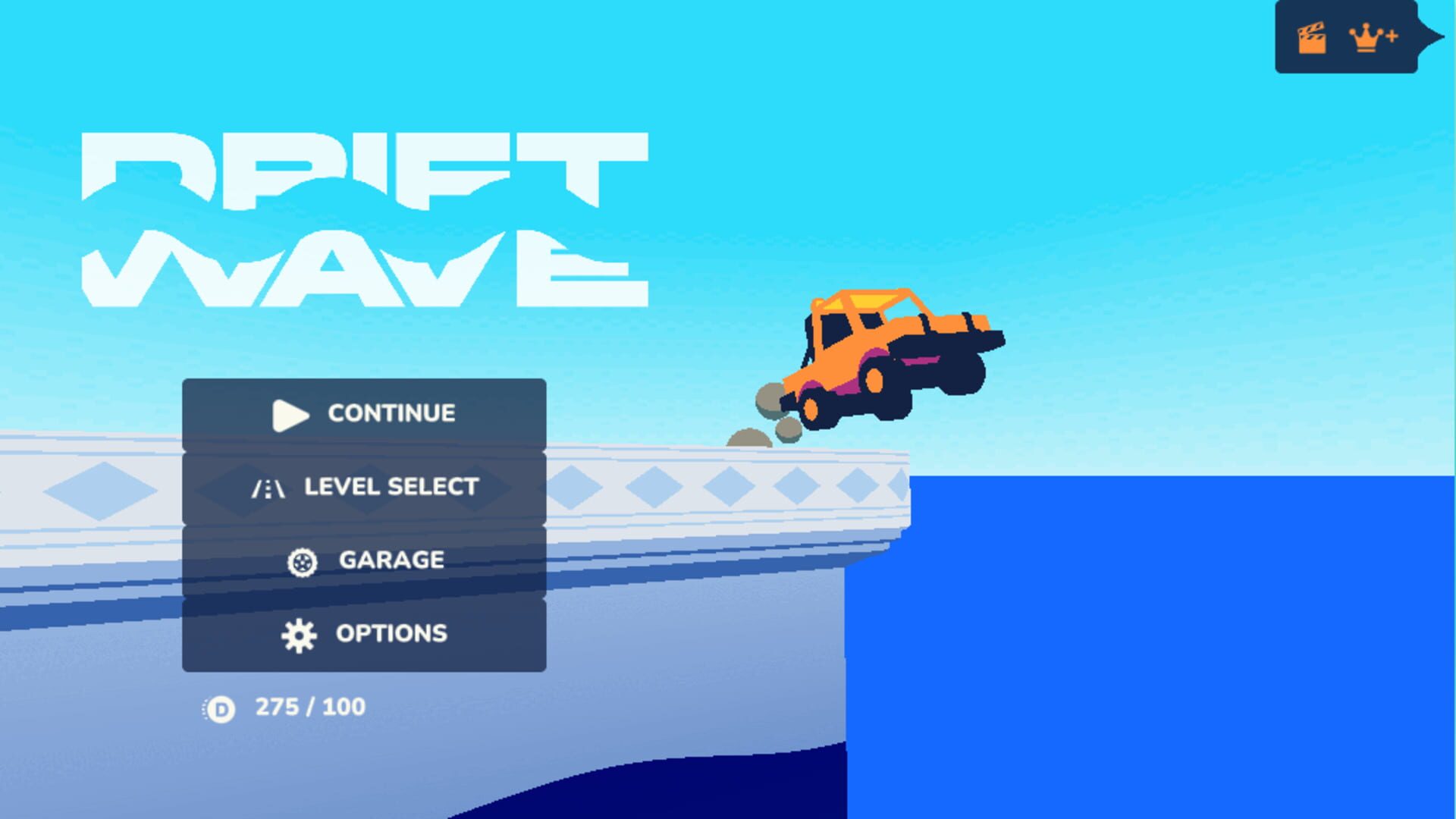Click the OPTIONS text label

point(392,634)
